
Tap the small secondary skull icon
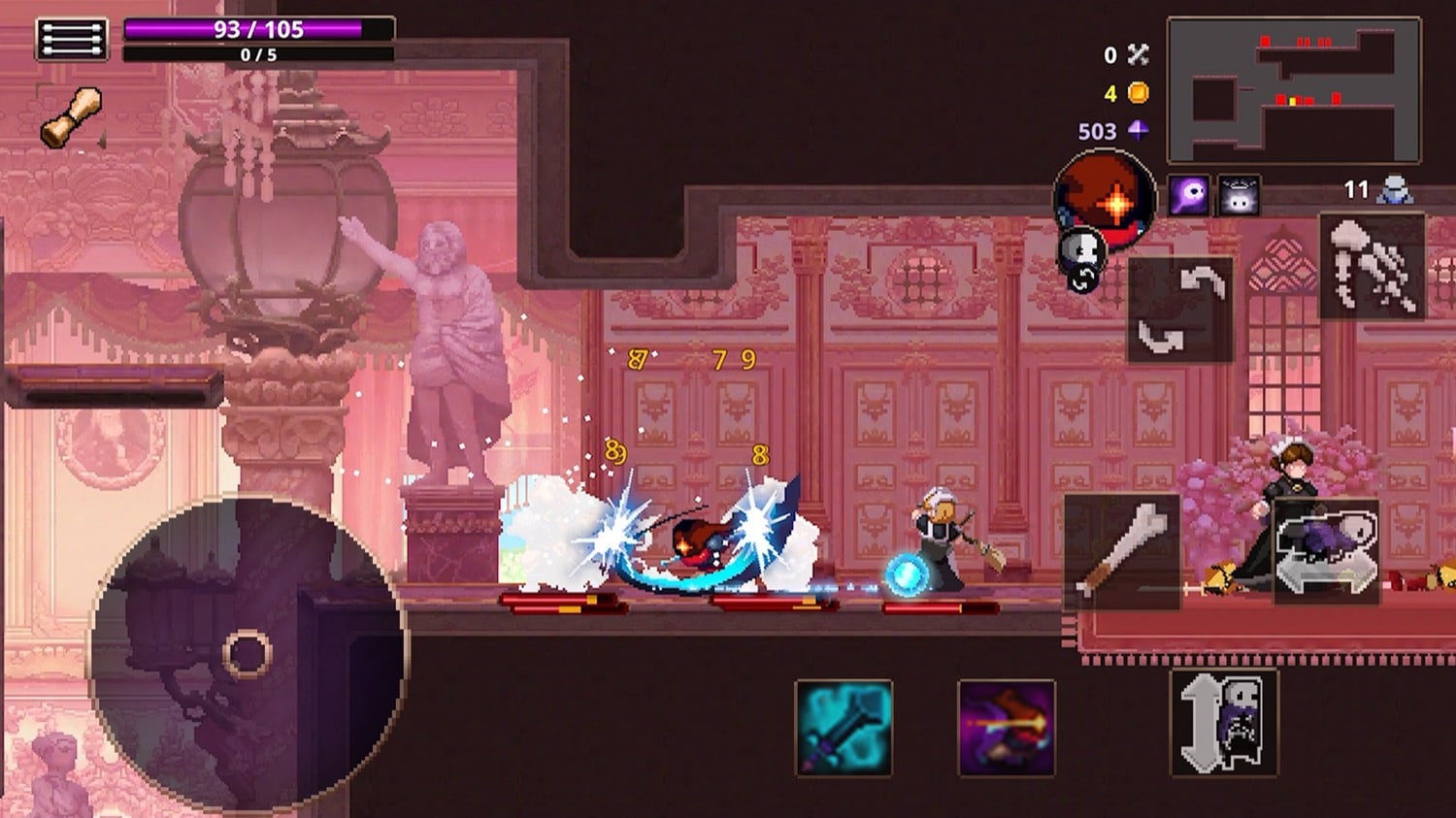point(1082,258)
